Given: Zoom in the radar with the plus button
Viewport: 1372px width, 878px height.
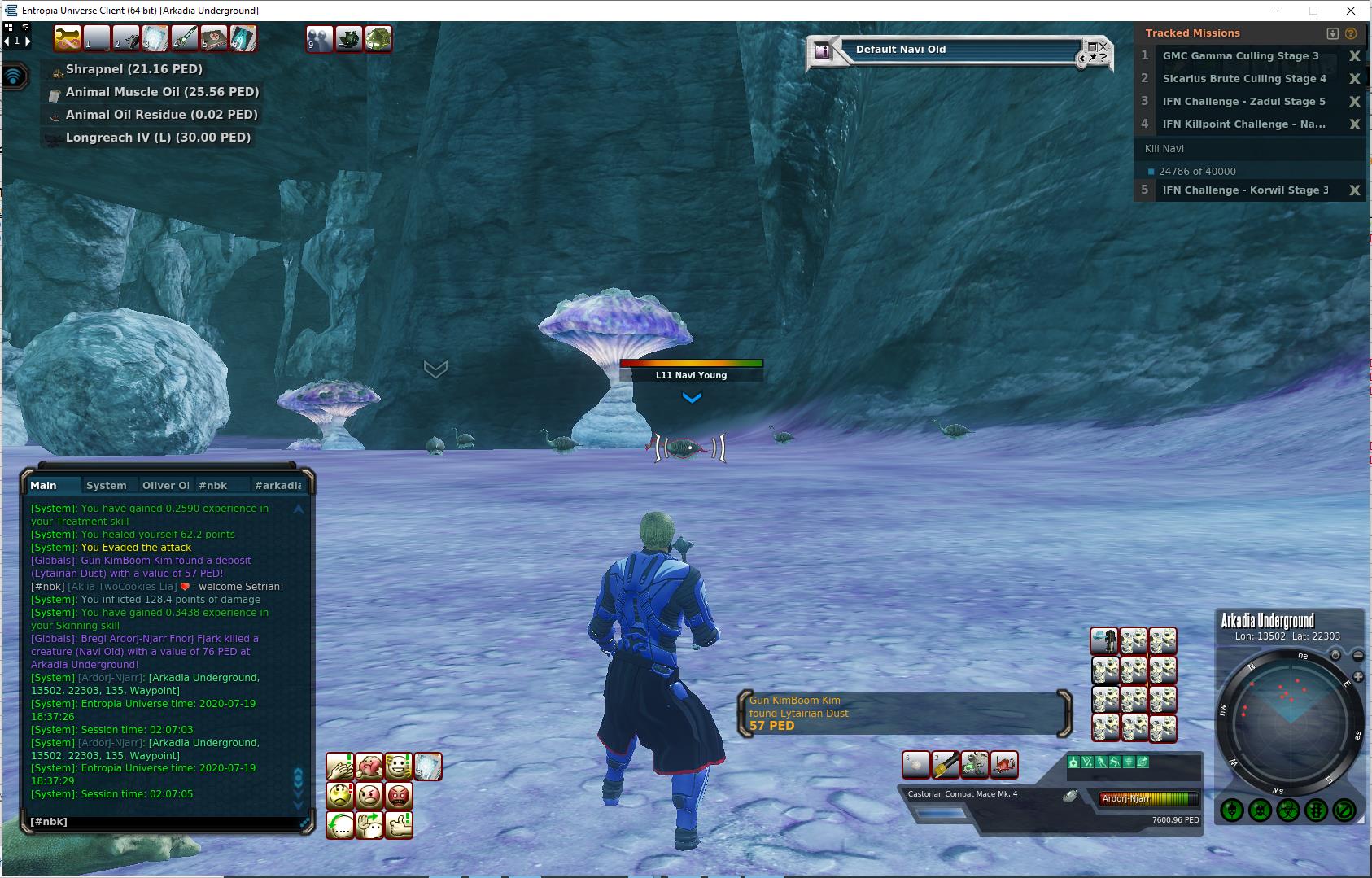Looking at the screenshot, I should click(1357, 677).
